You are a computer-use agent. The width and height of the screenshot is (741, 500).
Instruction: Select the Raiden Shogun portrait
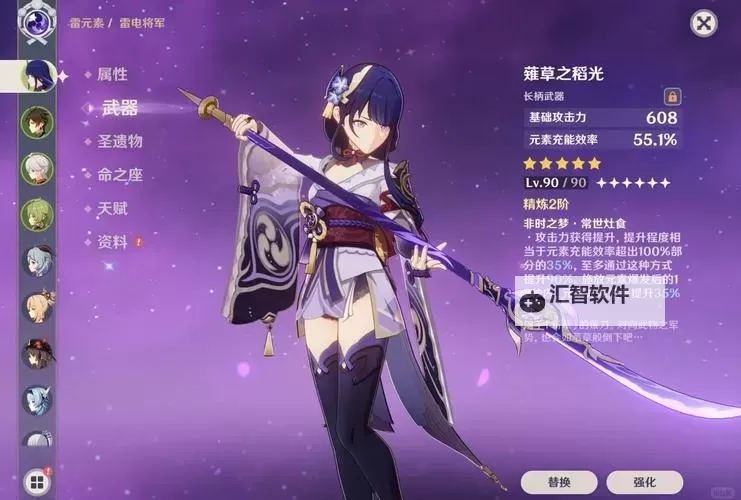(x=37, y=74)
